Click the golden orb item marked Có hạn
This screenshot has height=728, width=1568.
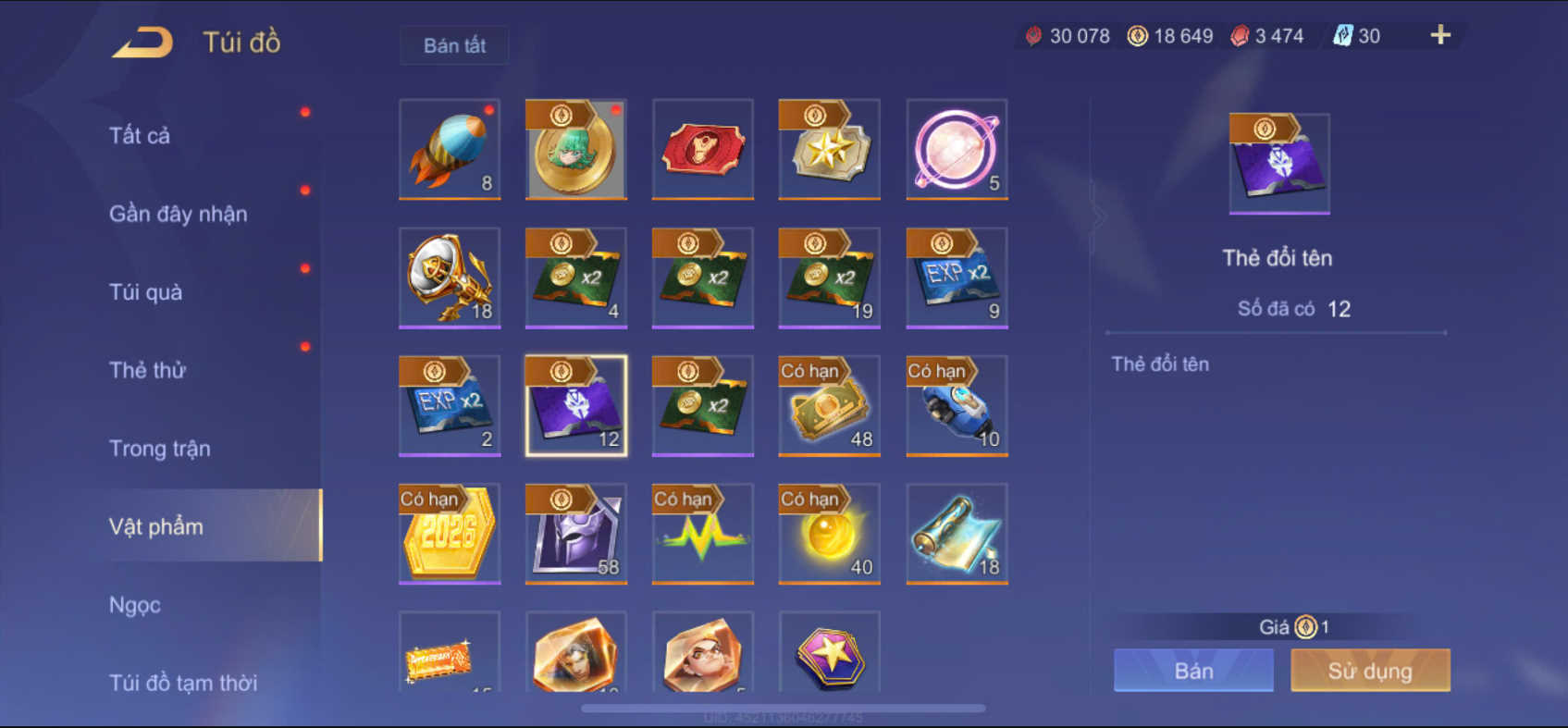829,534
